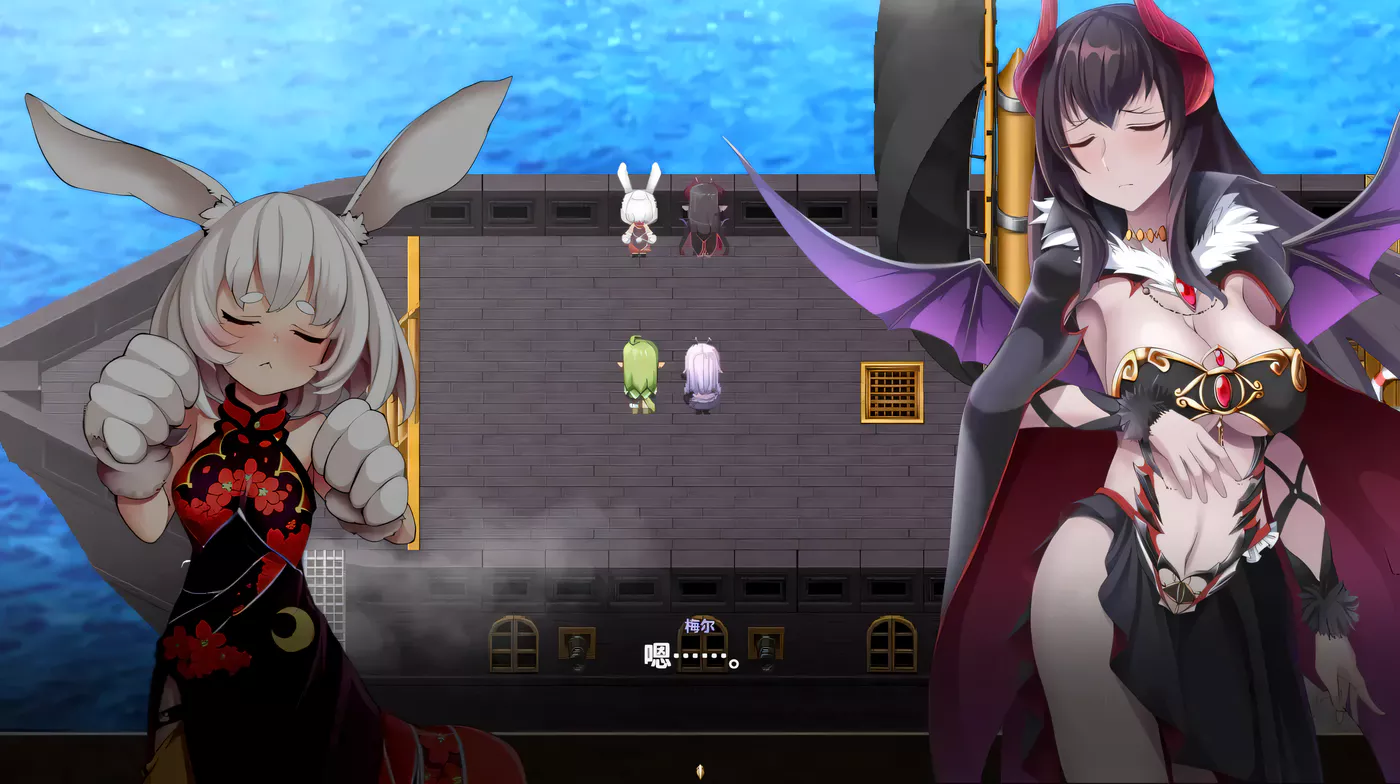Advance dialogue via the blinking arrow indicator
The width and height of the screenshot is (1400, 784).
pos(700,770)
